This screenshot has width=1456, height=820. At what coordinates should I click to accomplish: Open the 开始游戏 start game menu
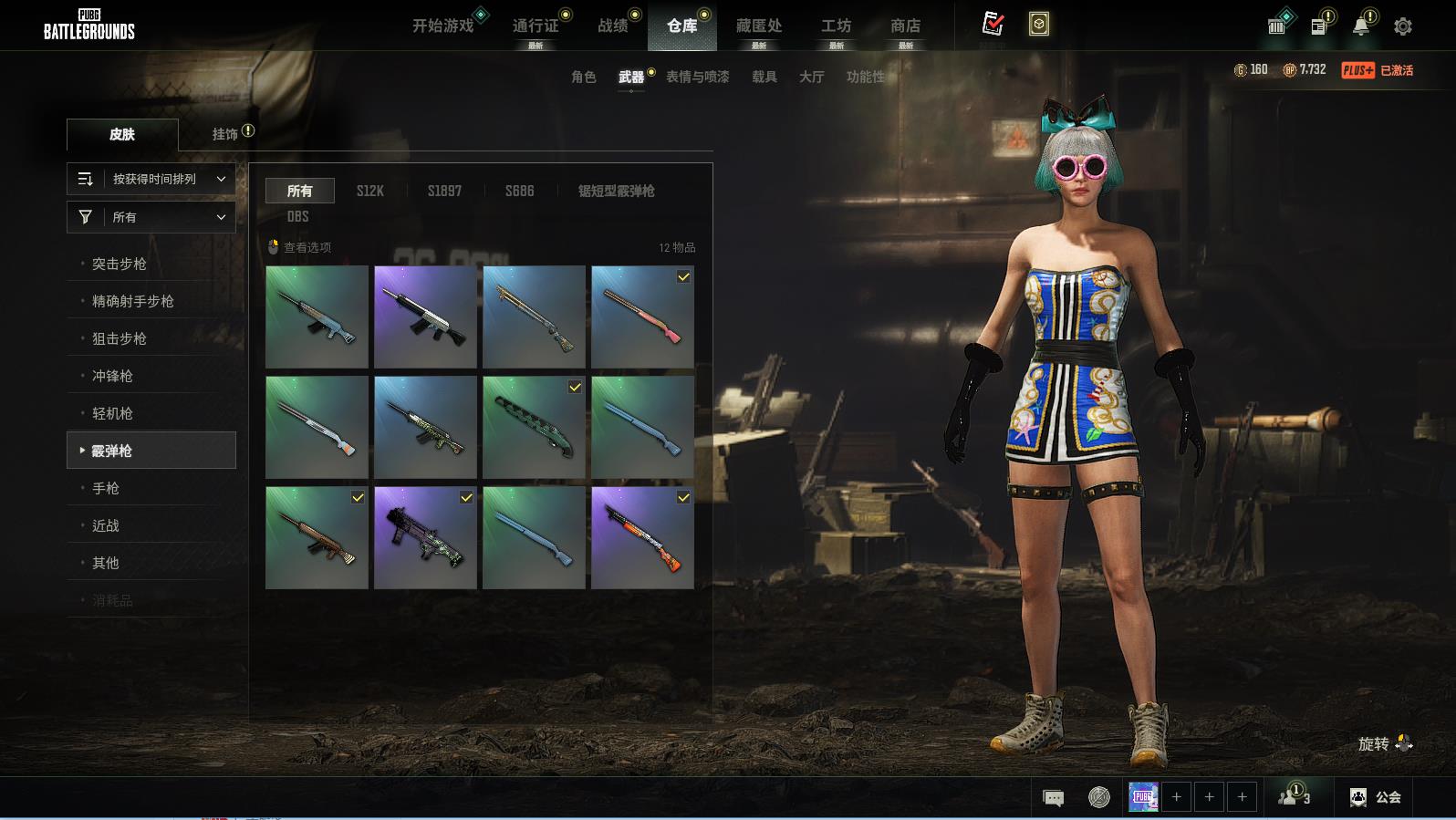click(443, 26)
